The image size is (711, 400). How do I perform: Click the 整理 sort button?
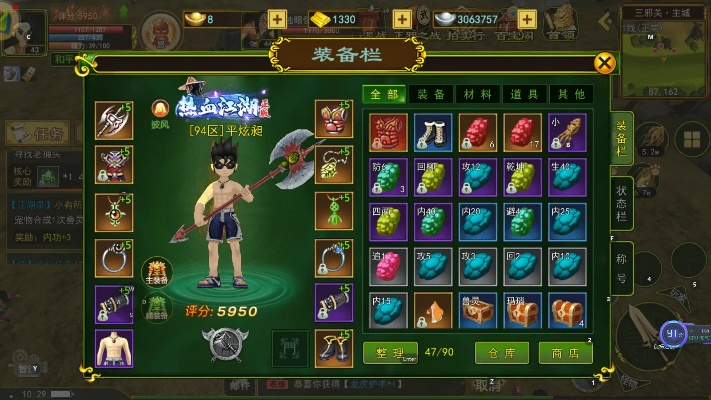tap(385, 352)
